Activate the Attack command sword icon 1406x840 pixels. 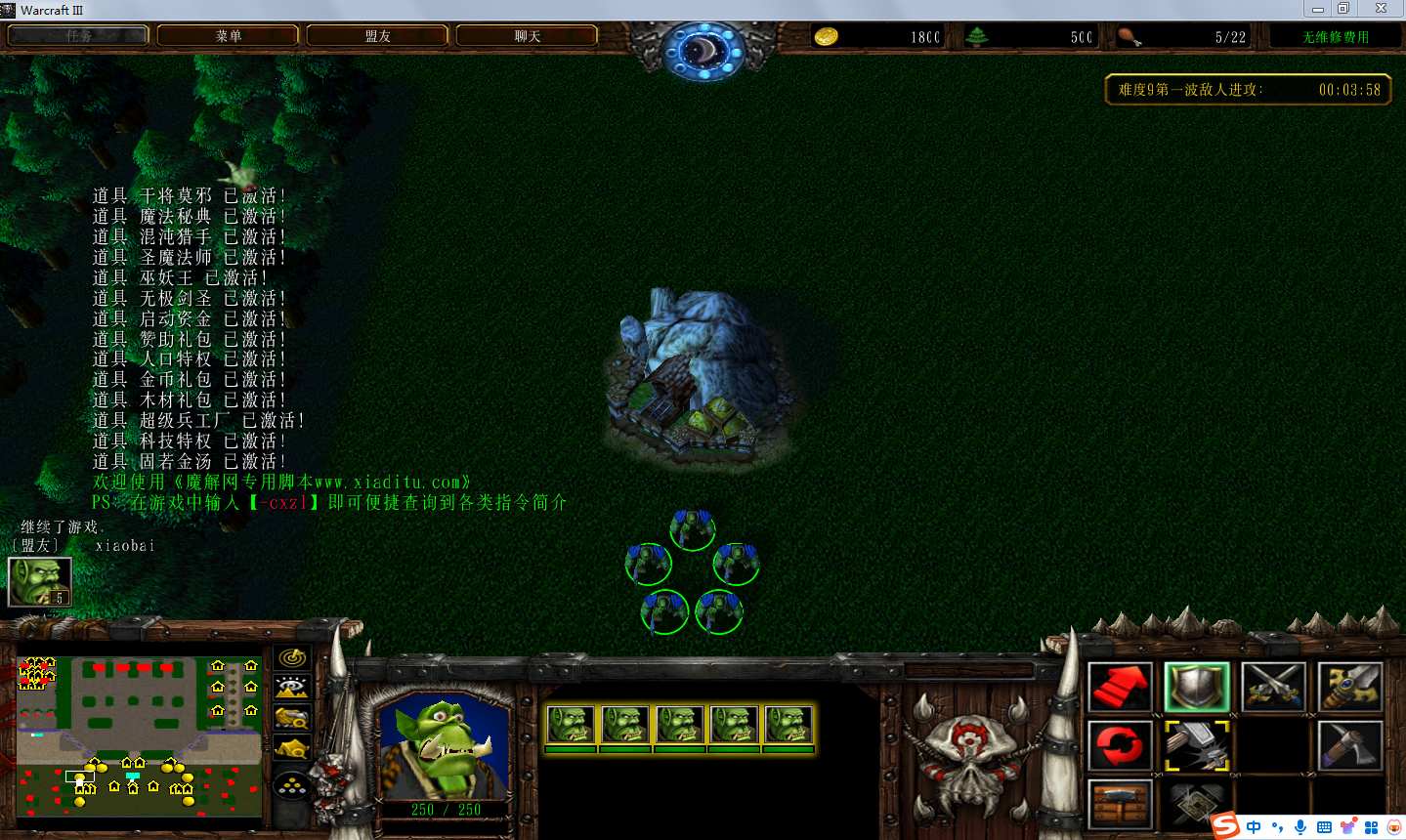(x=1349, y=687)
